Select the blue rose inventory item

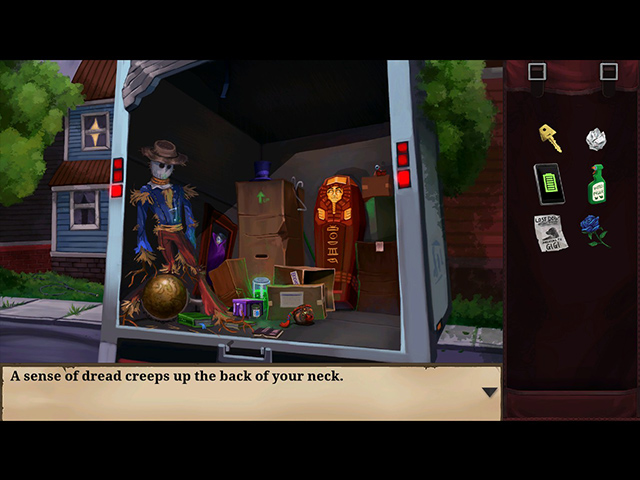tap(595, 230)
